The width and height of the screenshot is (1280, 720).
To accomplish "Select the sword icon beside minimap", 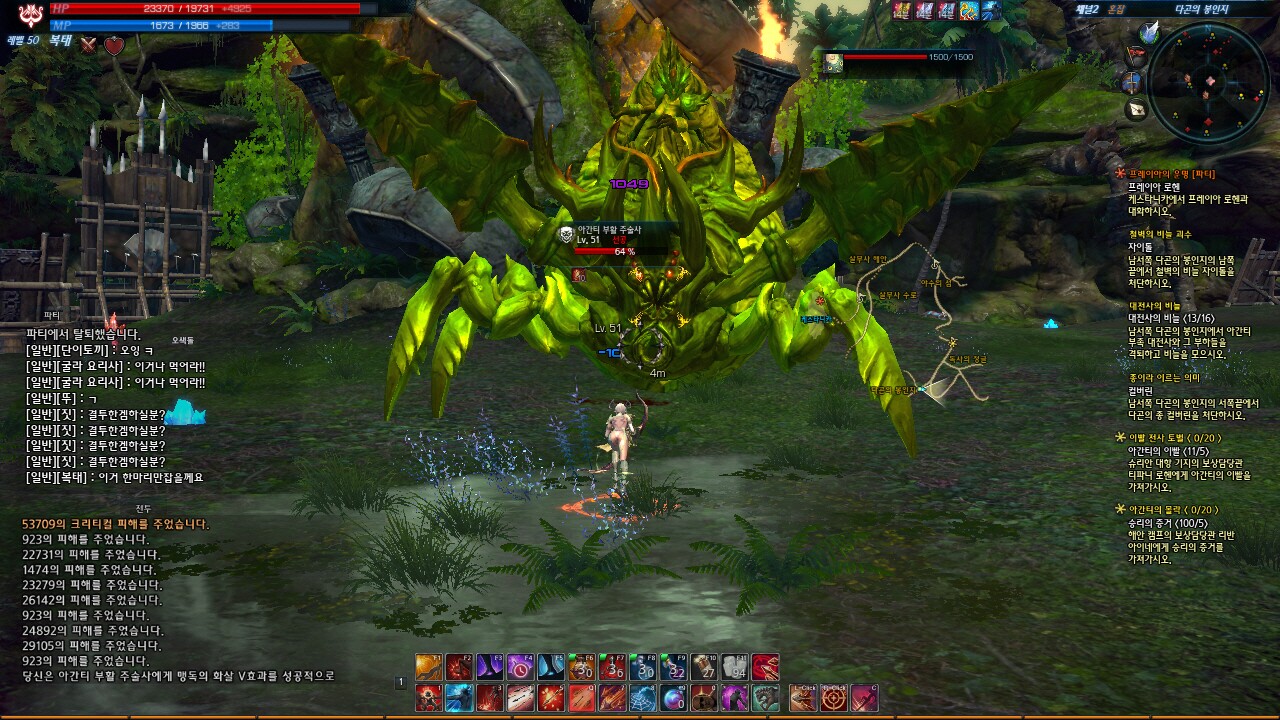I will coord(1132,82).
